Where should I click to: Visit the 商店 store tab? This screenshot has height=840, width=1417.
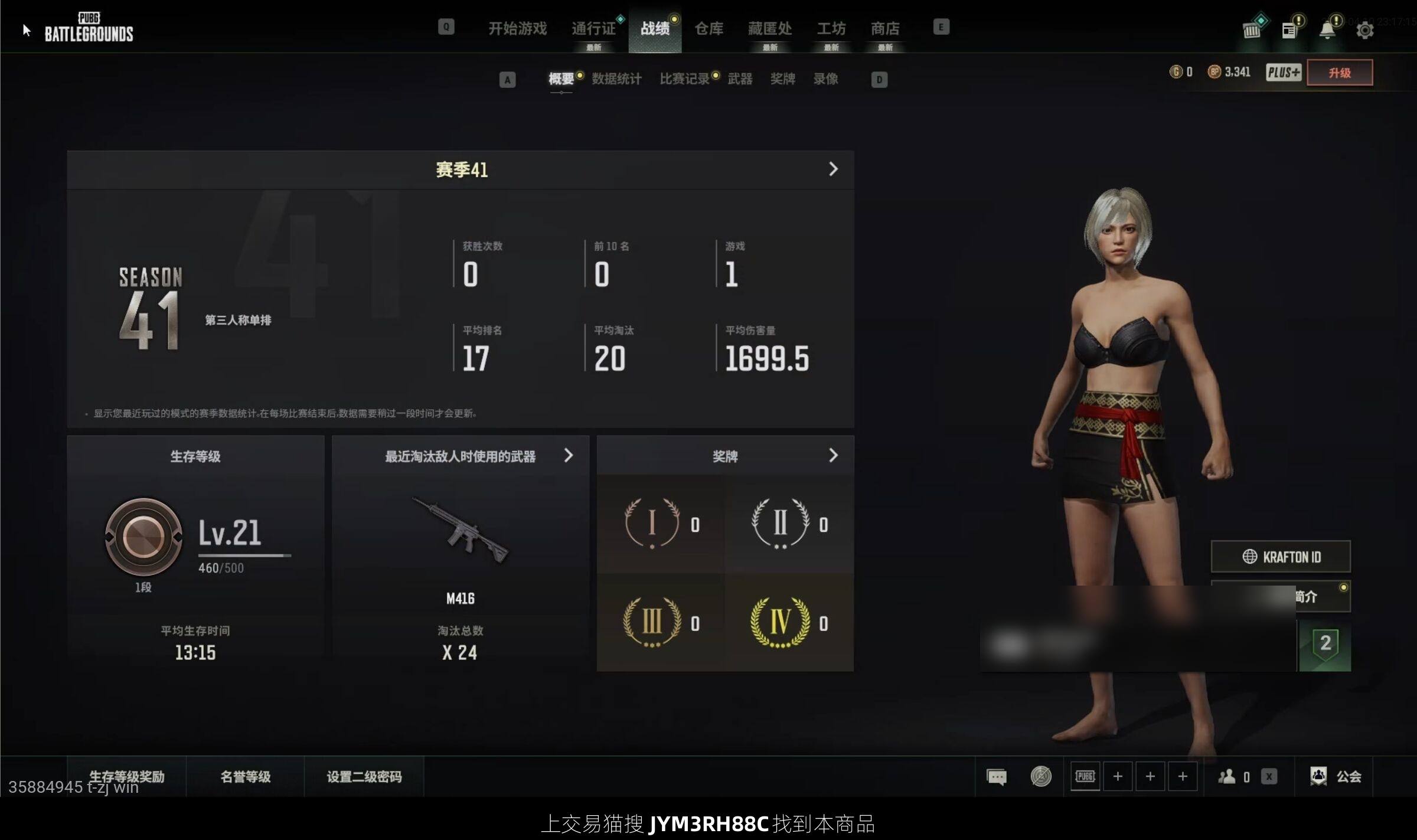[x=884, y=28]
